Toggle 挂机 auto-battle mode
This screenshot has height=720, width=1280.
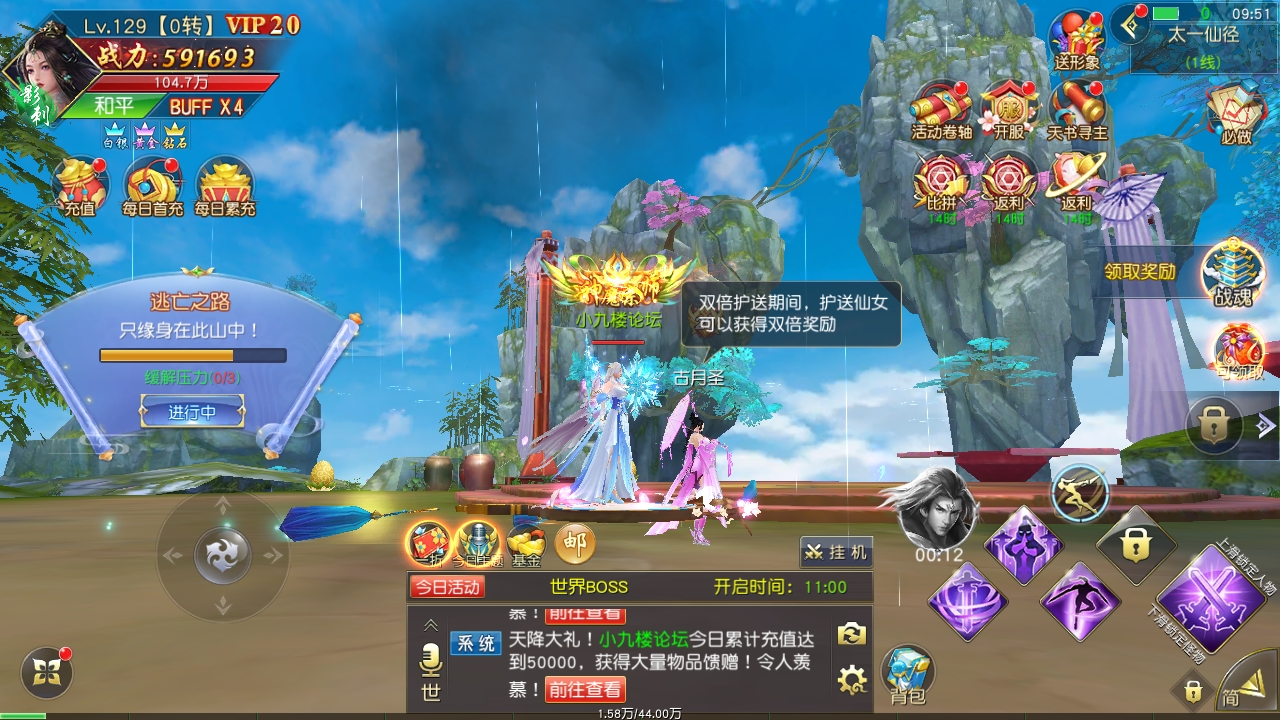tap(836, 552)
